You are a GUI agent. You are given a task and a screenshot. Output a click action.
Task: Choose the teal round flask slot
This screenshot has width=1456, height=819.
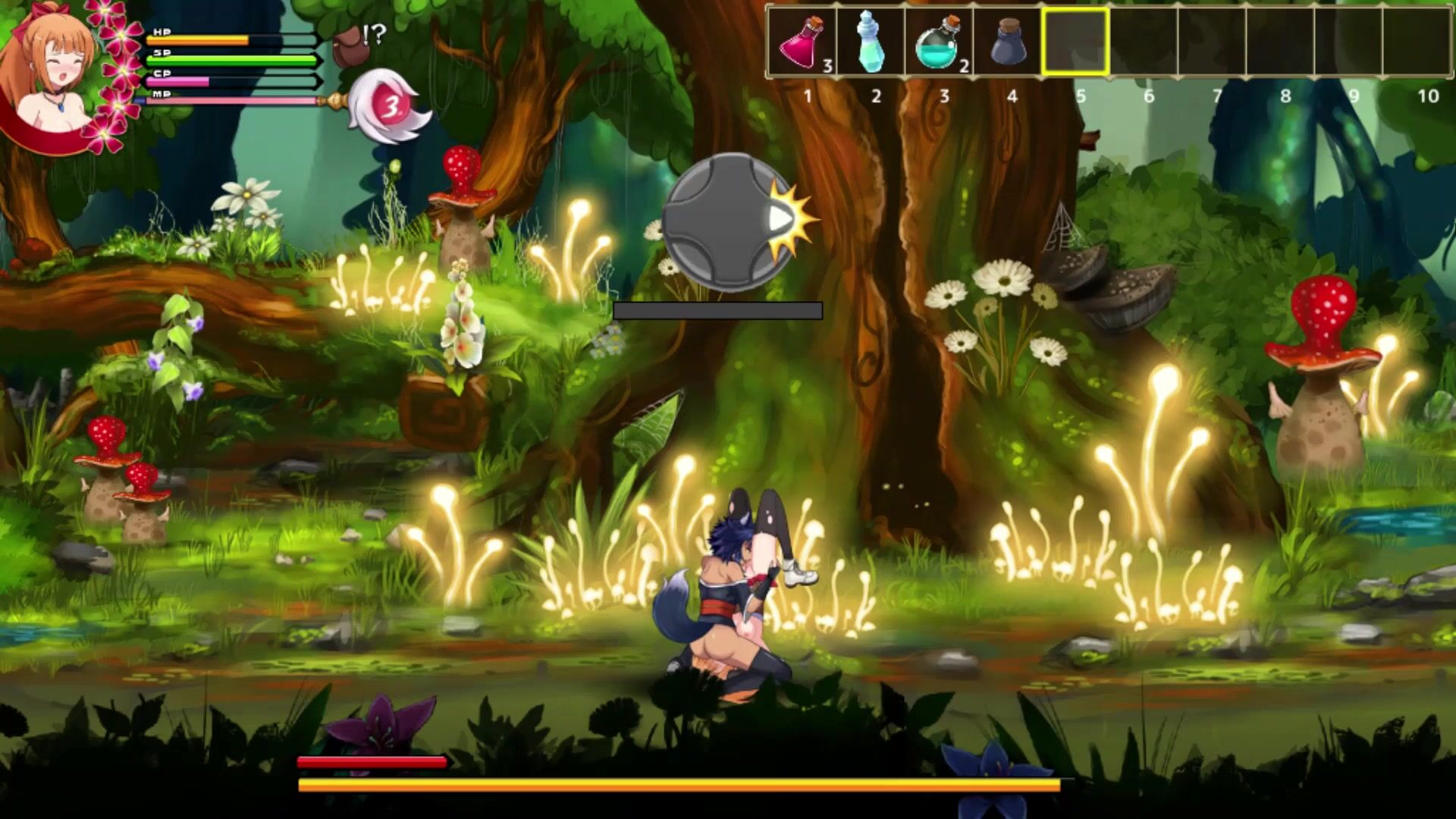point(940,42)
